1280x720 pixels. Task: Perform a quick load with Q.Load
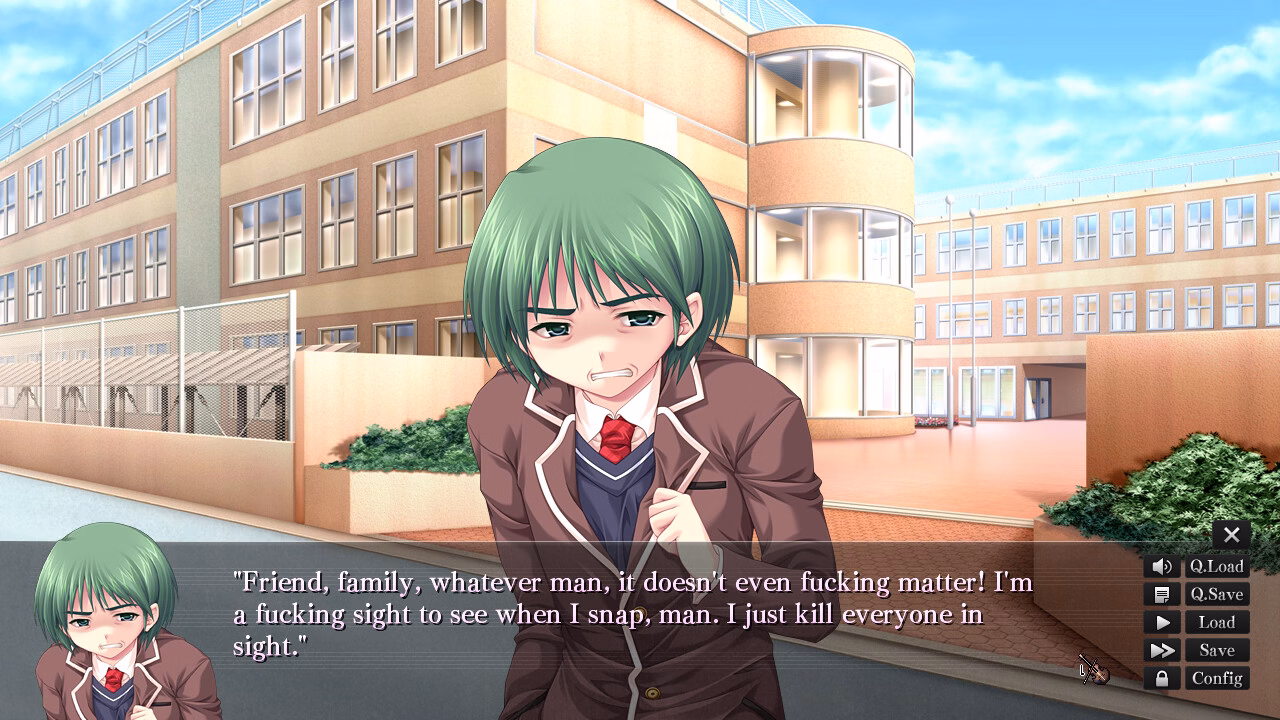[1216, 566]
